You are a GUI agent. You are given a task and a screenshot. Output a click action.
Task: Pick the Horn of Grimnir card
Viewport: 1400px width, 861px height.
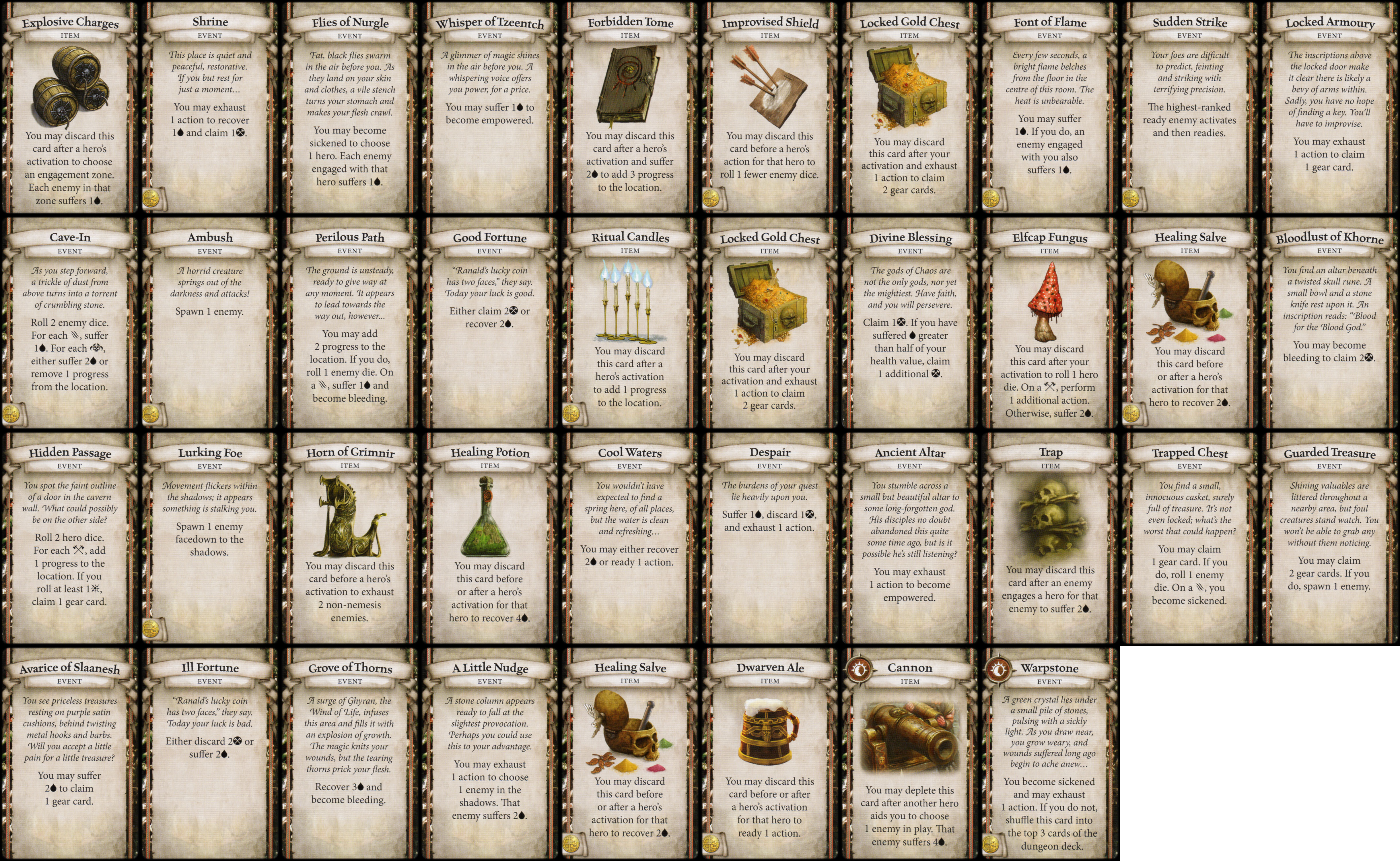350,539
